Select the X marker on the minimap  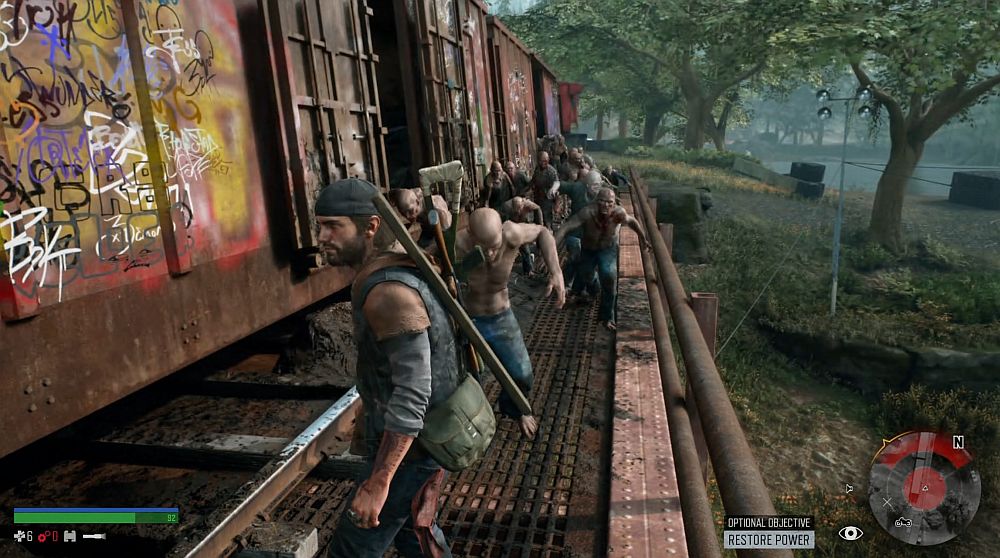887,502
